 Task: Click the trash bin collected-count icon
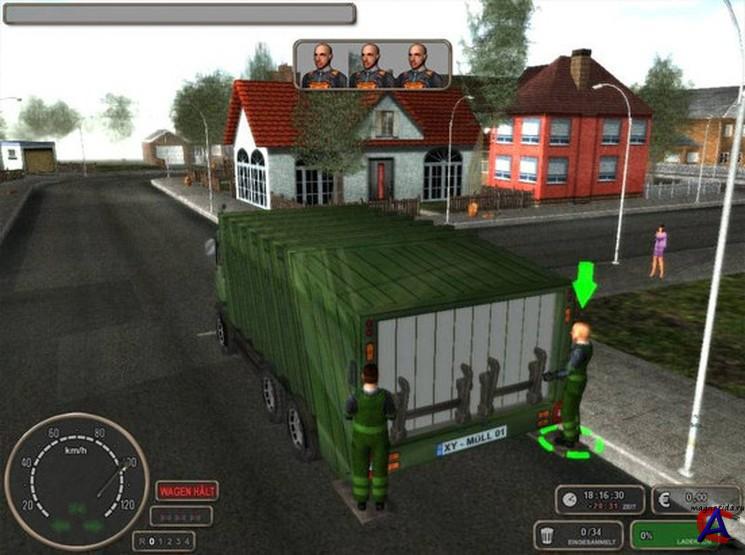[x=549, y=532]
